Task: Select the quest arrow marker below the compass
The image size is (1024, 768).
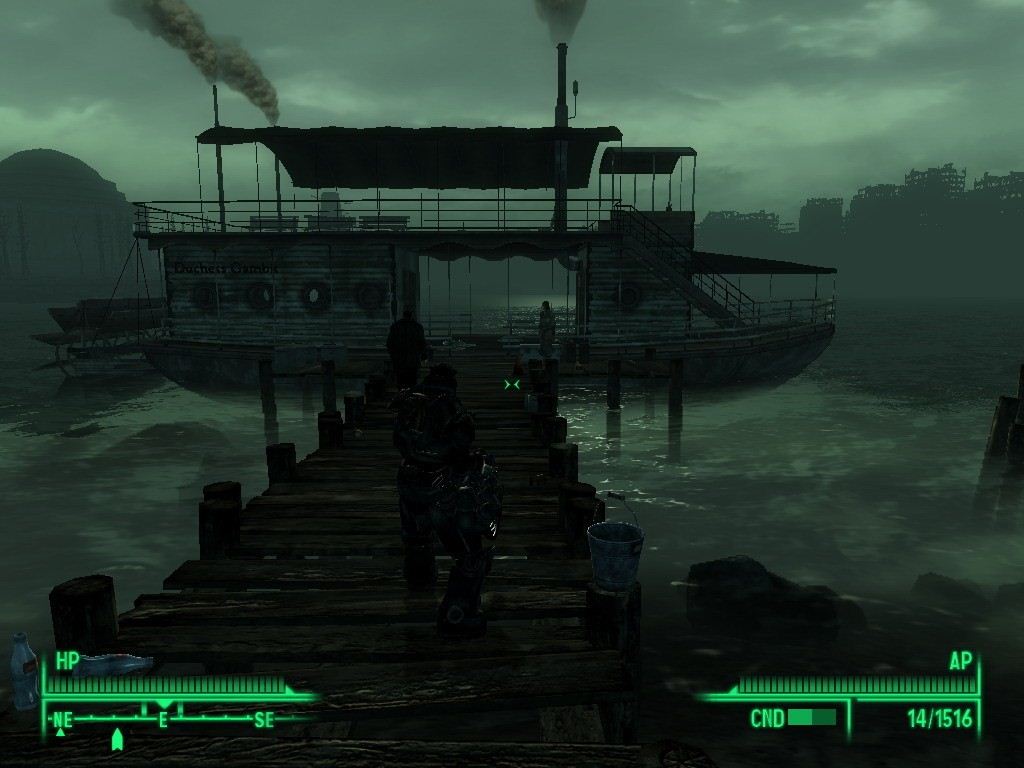Action: pyautogui.click(x=117, y=740)
